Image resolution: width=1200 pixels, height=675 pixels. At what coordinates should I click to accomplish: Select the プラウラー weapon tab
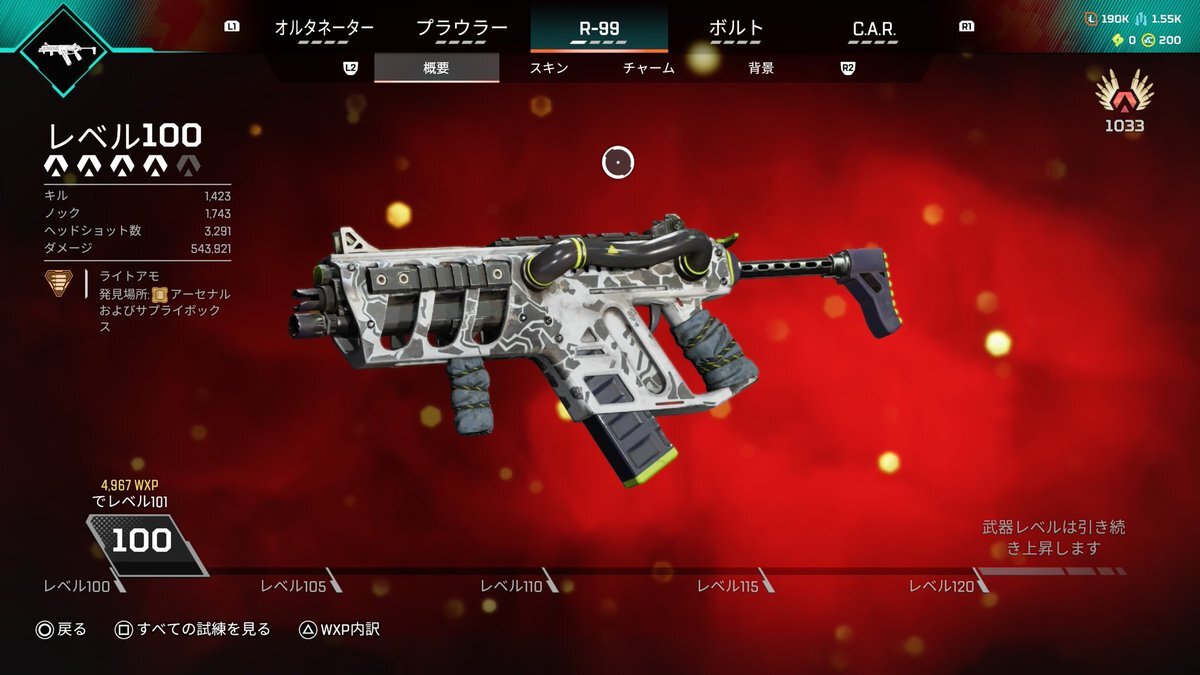(x=462, y=28)
